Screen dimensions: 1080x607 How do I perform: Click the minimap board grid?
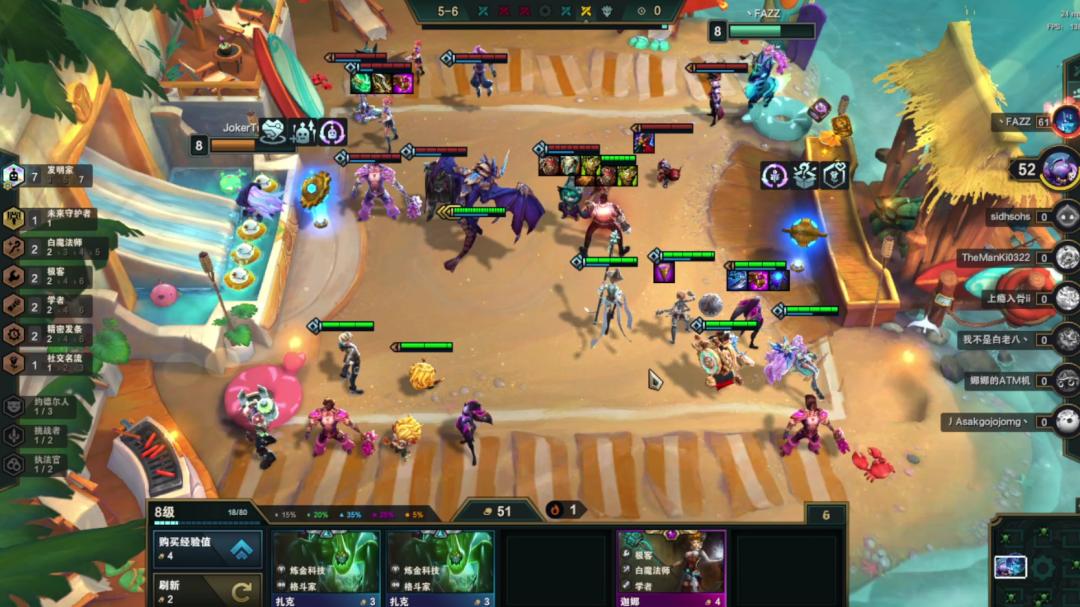tap(1036, 565)
